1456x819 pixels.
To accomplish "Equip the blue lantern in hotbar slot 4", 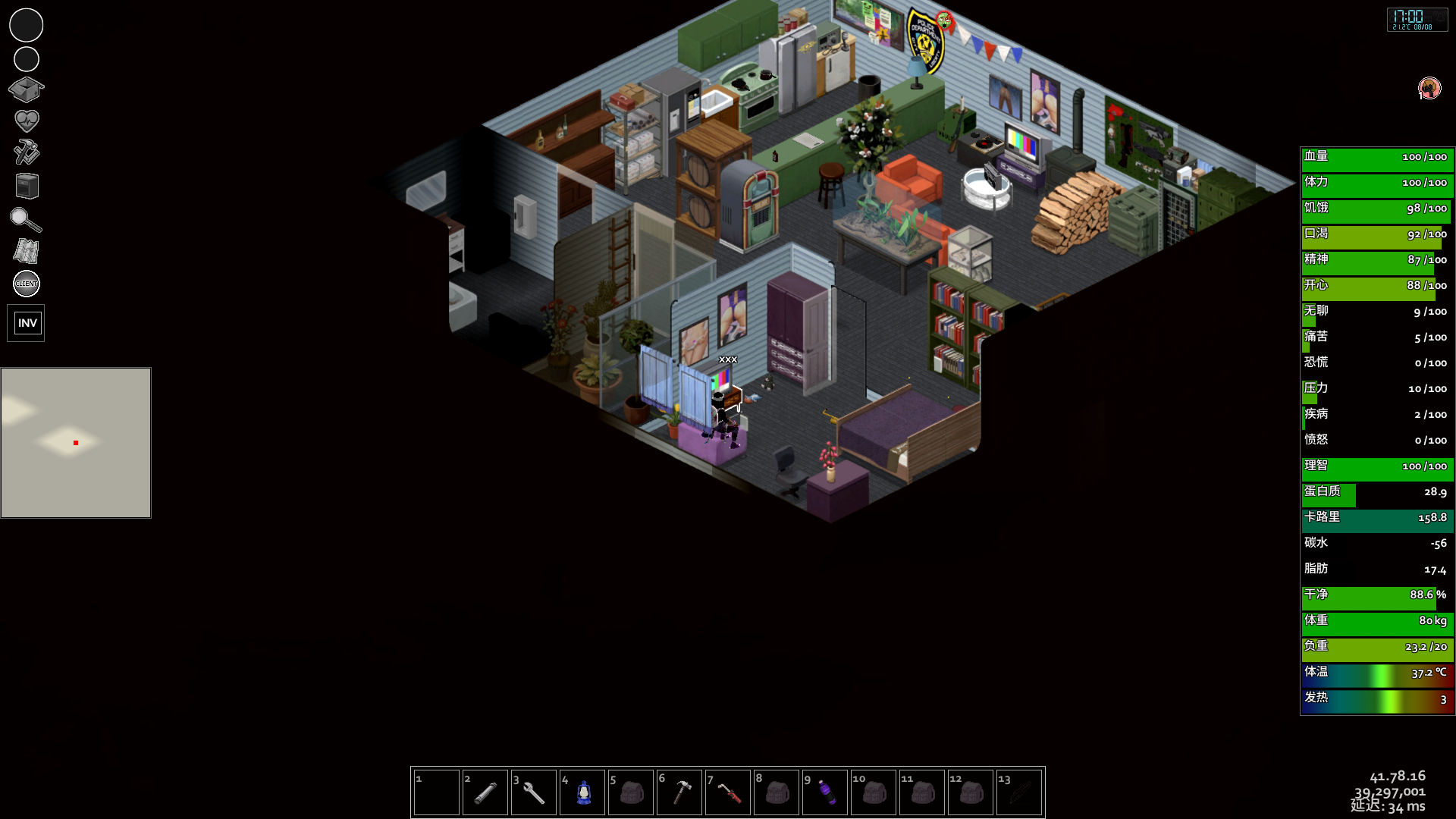I will (582, 792).
